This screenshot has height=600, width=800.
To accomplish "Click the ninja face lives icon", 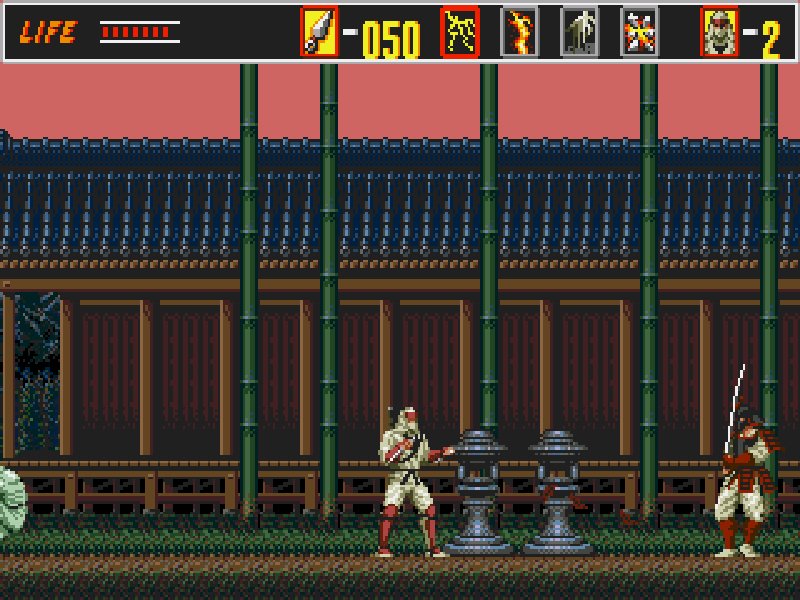I will click(719, 32).
